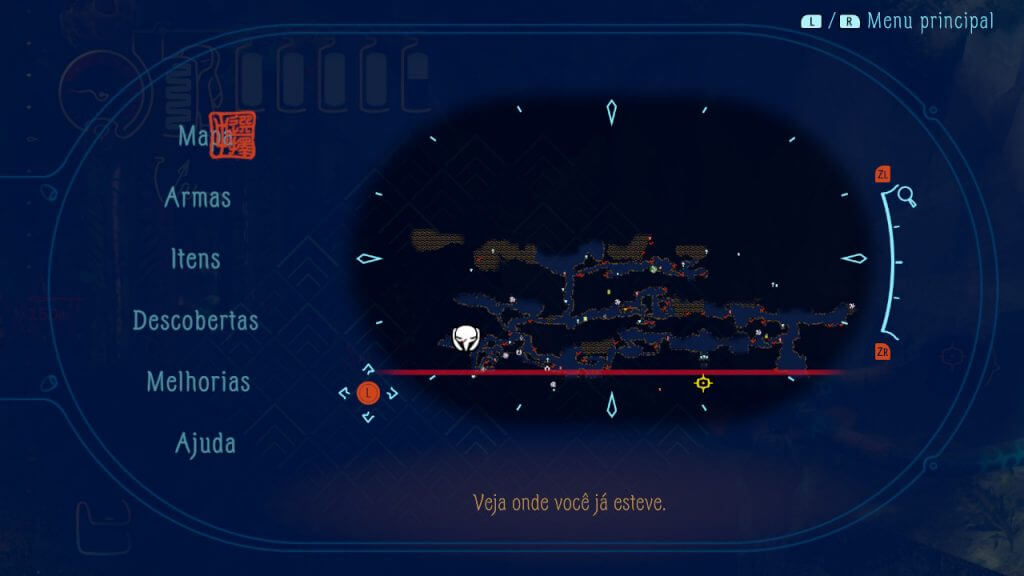1024x576 pixels.
Task: Show the Ajuda help section
Action: (x=205, y=443)
